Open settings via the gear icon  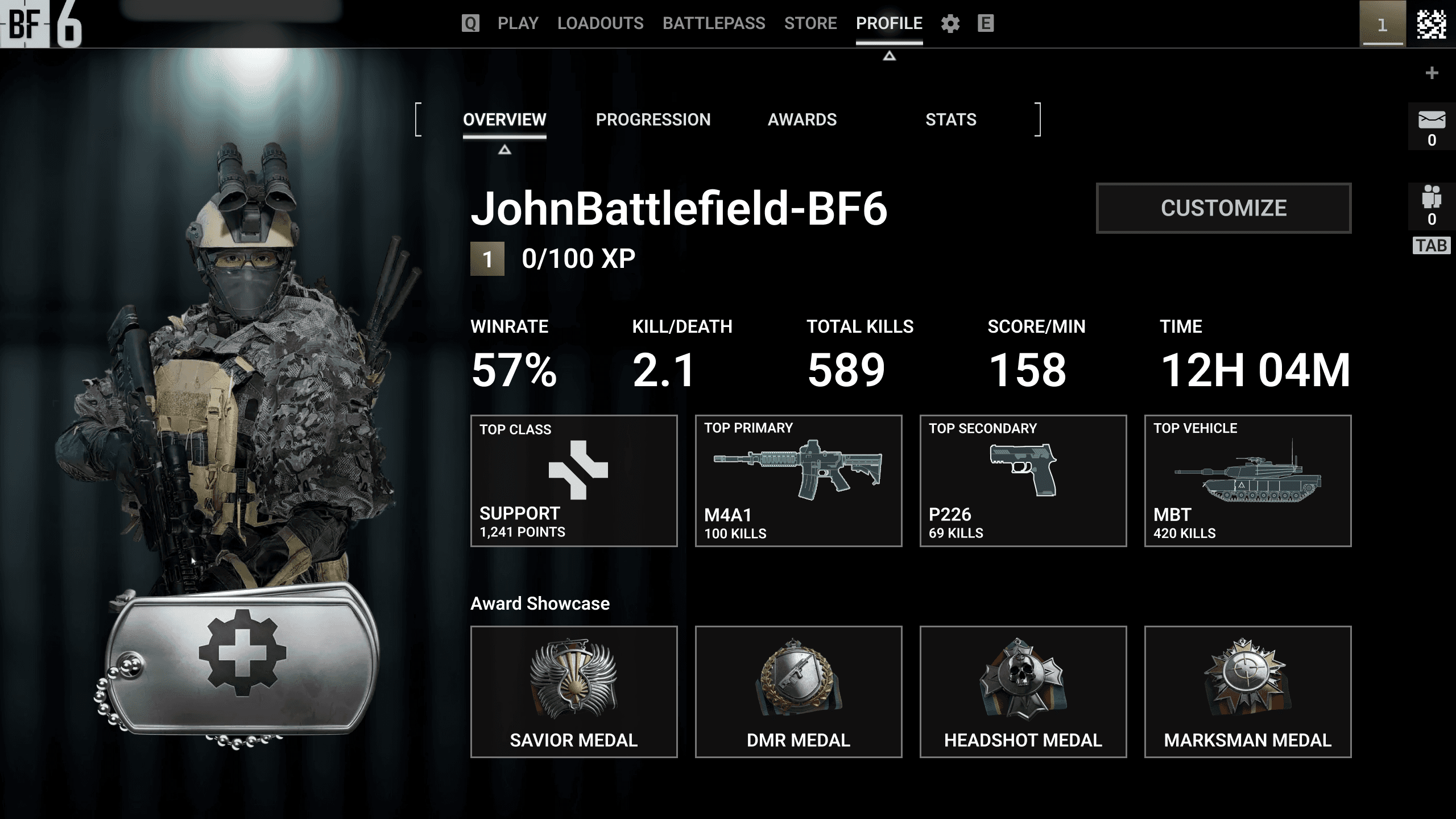pos(950,24)
